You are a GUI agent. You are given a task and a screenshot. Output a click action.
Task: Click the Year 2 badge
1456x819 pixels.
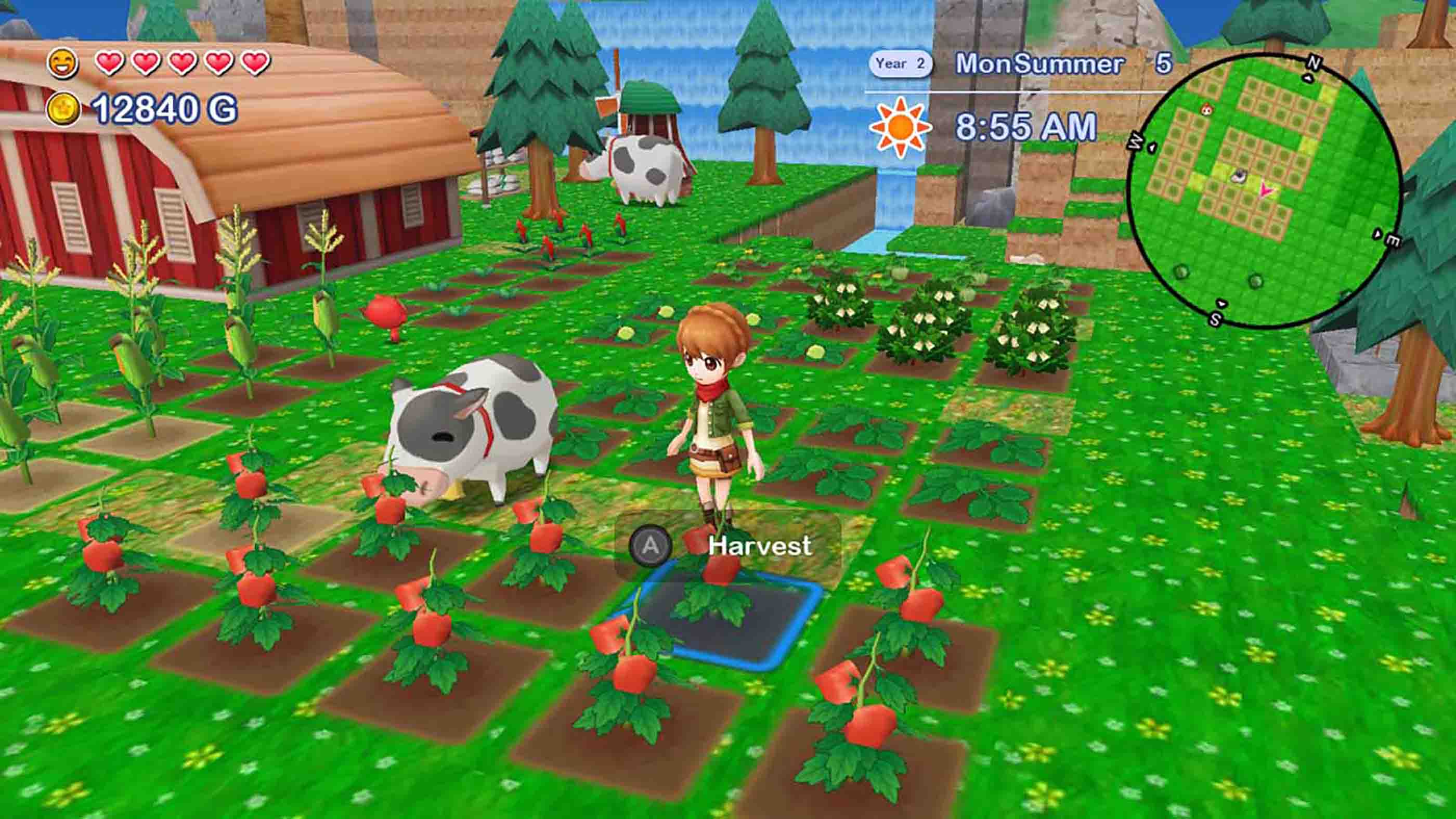coord(901,64)
